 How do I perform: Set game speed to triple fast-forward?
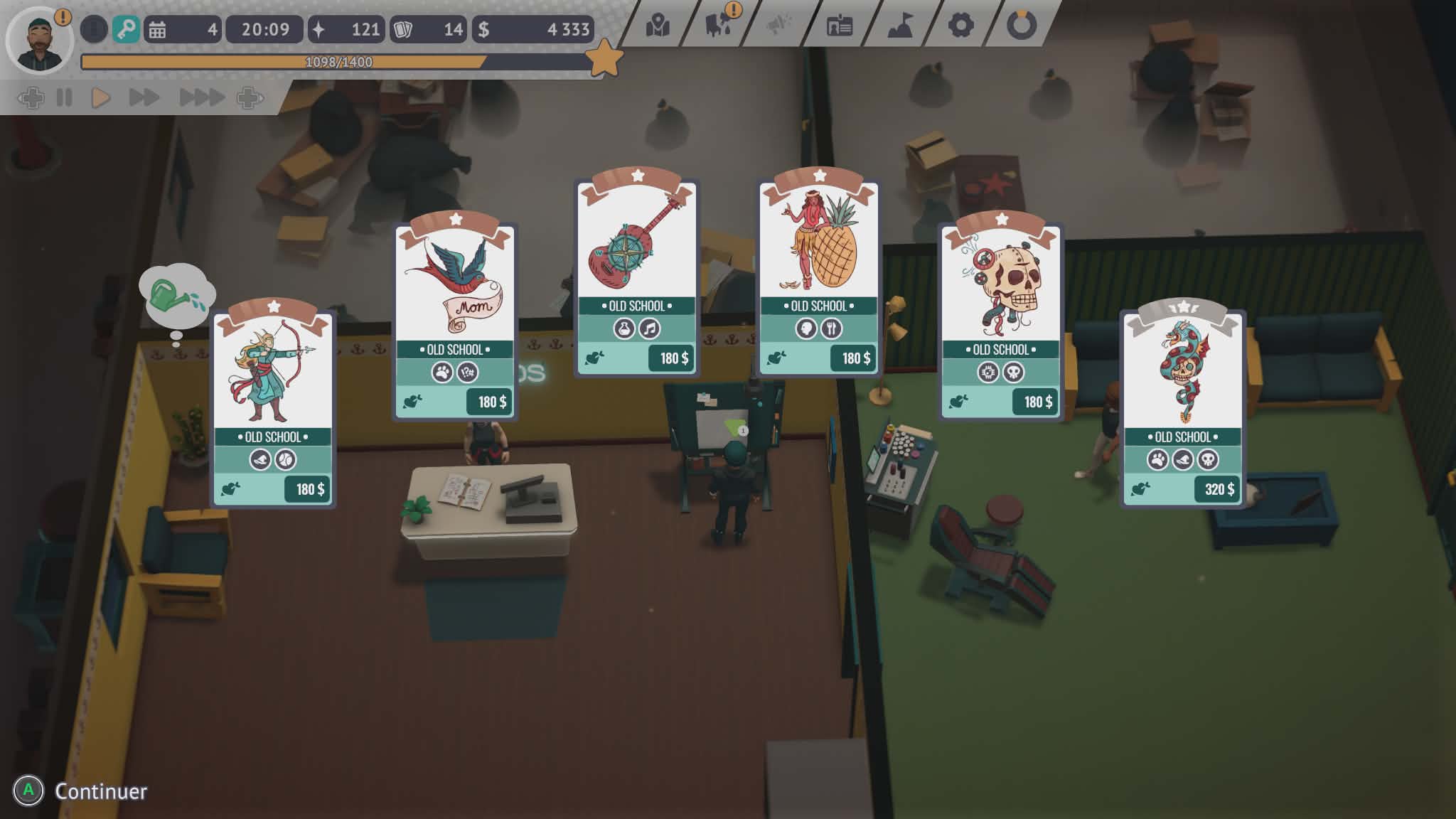202,97
